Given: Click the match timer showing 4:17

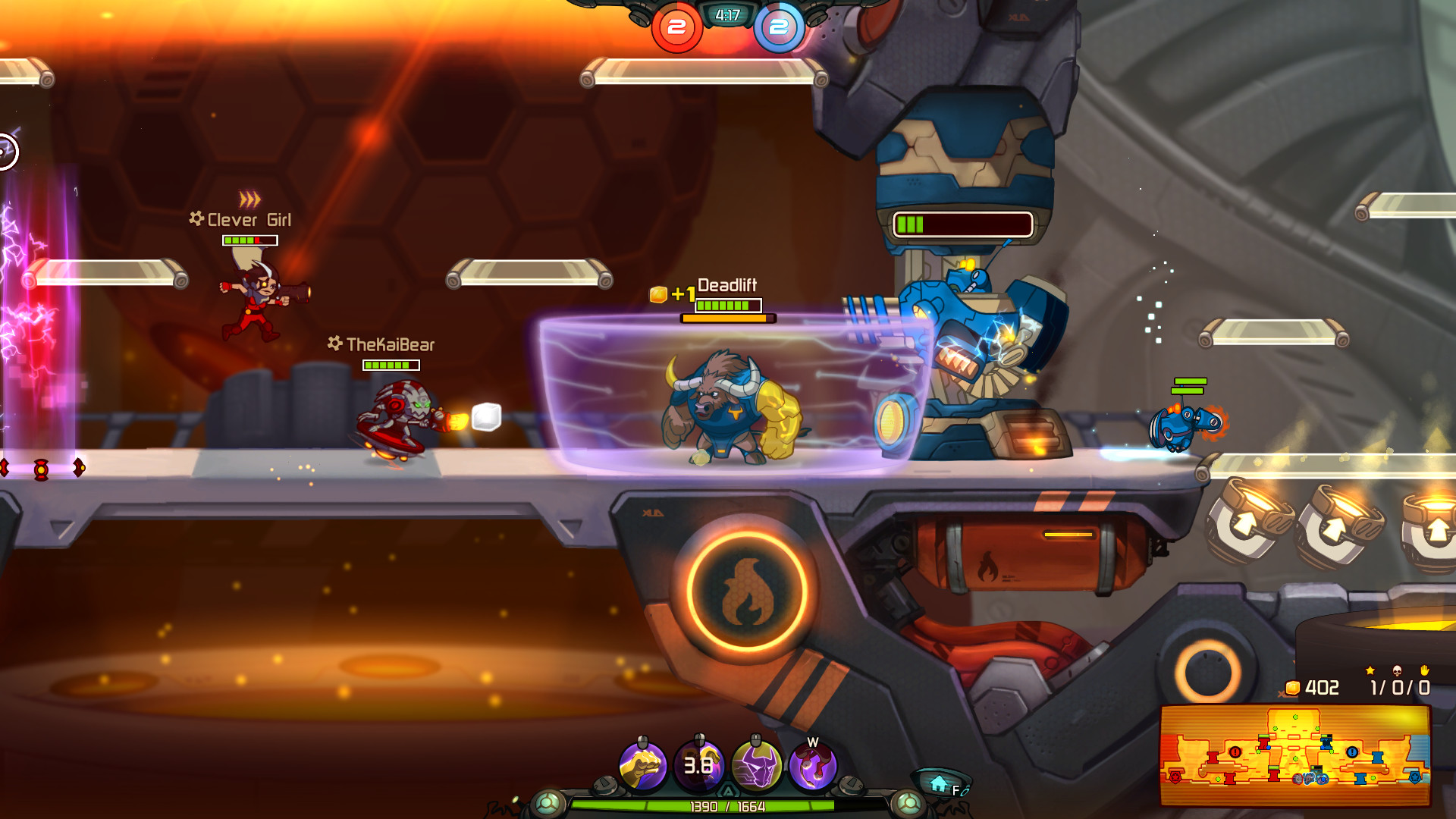Looking at the screenshot, I should pos(726,14).
